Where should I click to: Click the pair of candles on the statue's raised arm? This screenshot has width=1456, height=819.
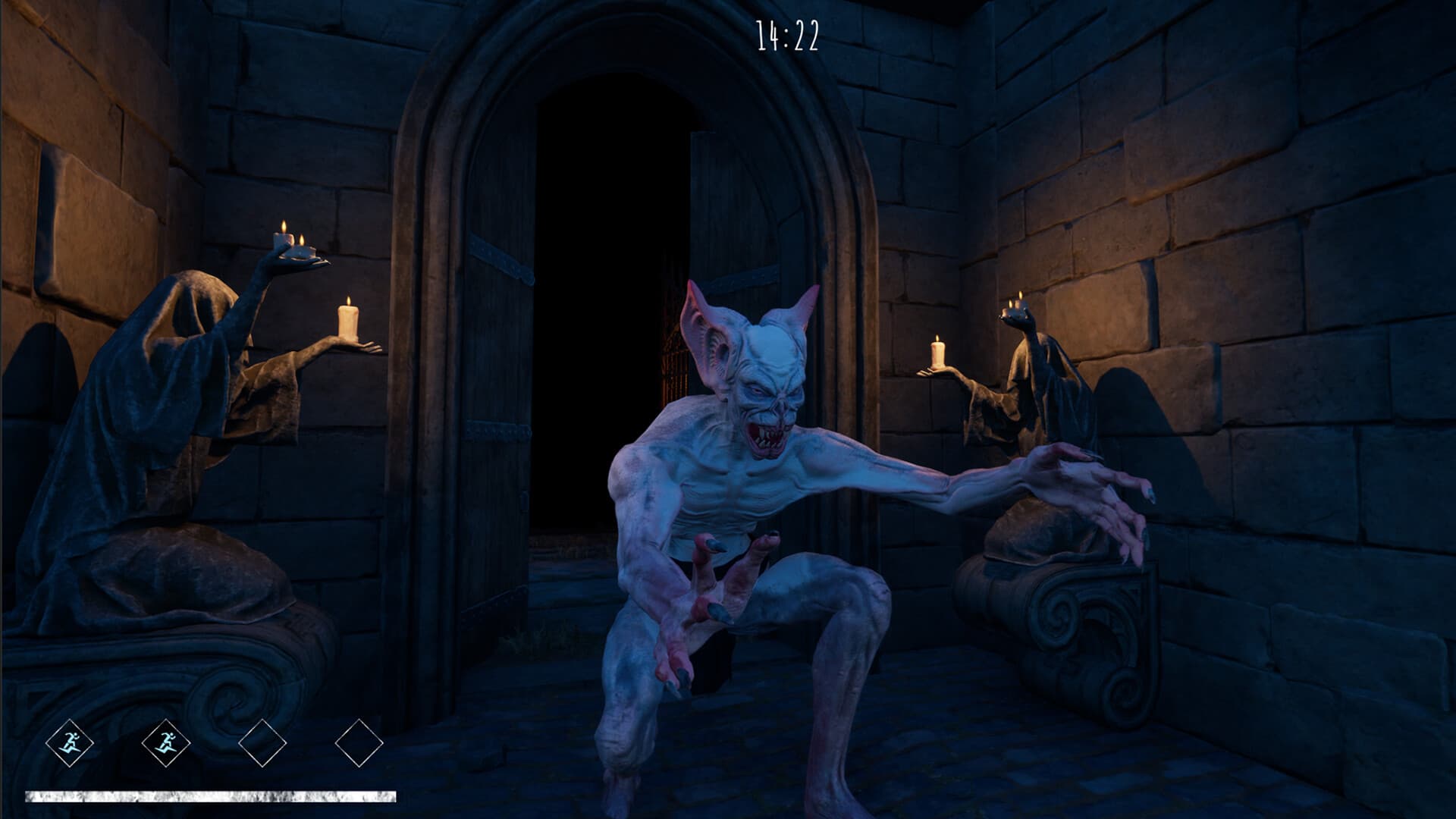(x=292, y=235)
